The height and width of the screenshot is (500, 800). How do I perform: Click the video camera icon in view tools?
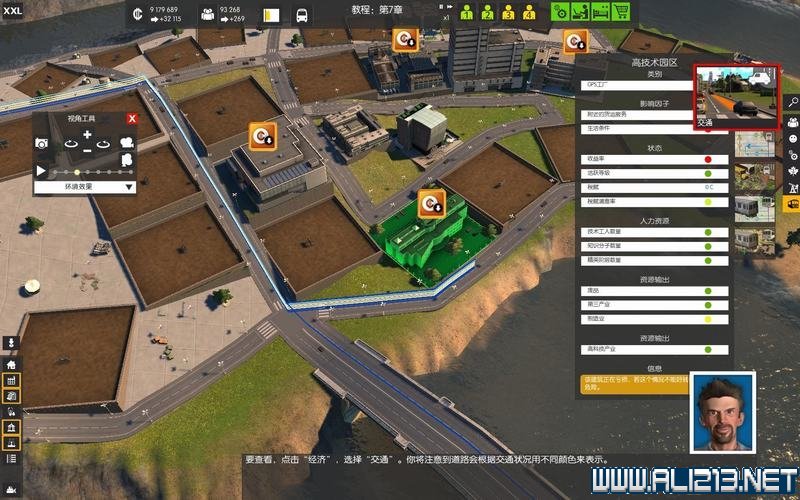tap(127, 143)
